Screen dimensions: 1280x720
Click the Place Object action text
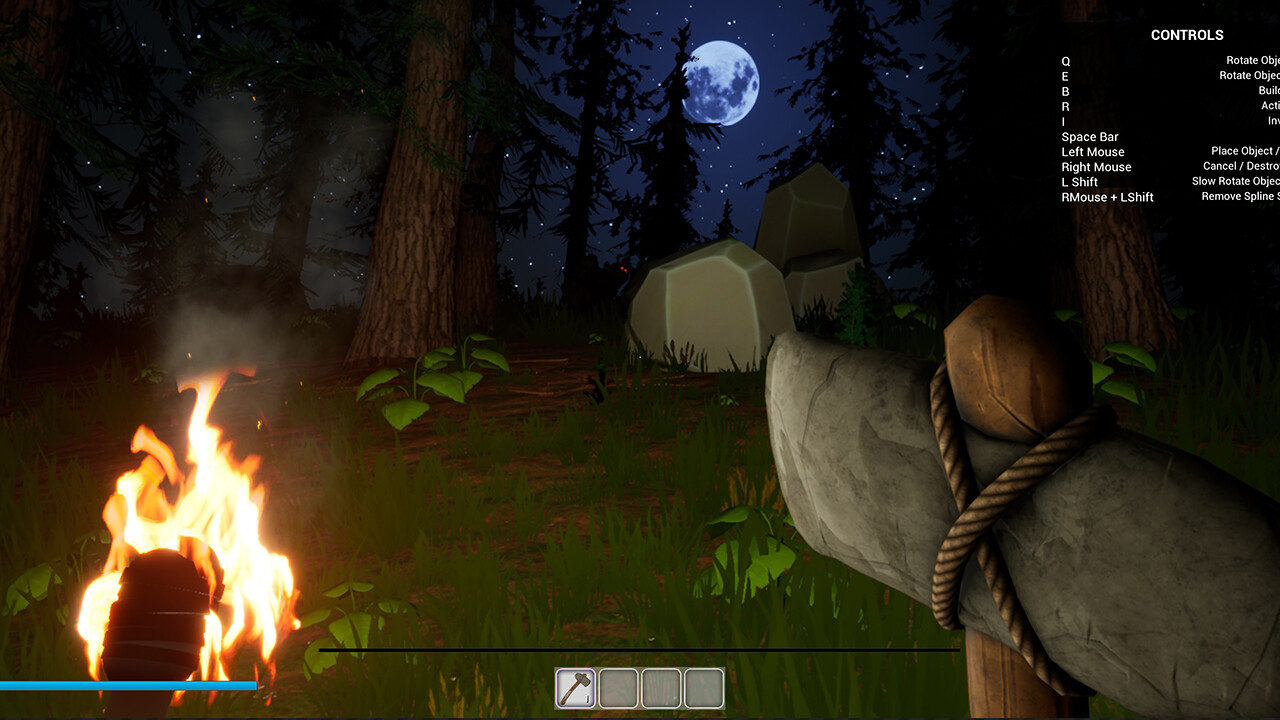[1246, 151]
